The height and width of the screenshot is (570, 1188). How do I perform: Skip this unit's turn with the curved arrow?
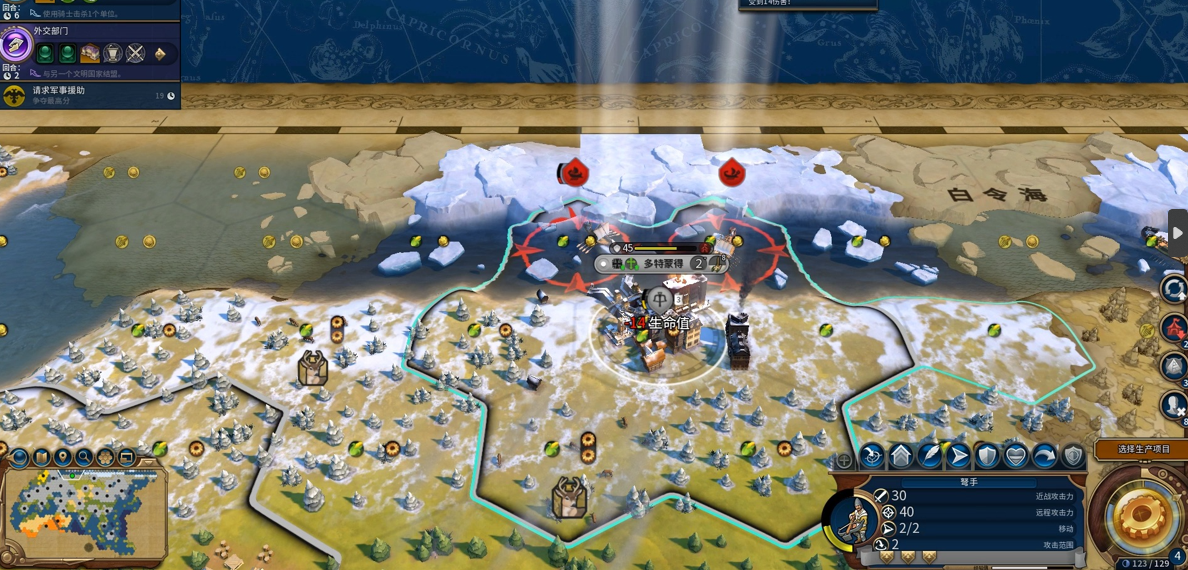pyautogui.click(x=1044, y=456)
